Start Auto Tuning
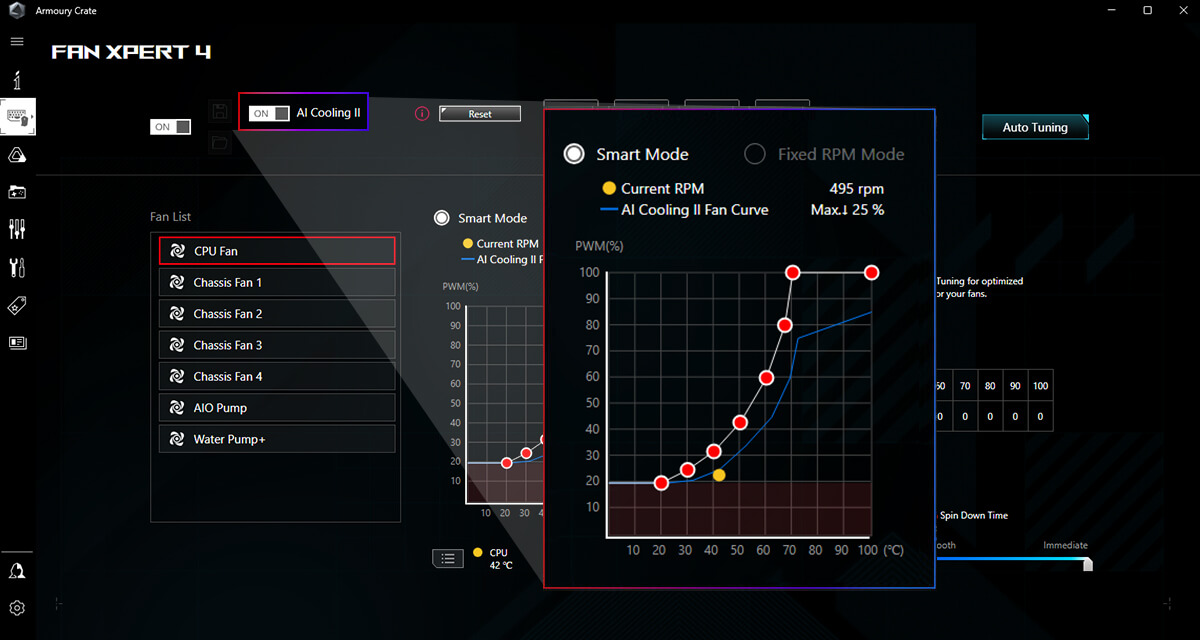The image size is (1200, 640). tap(1035, 127)
